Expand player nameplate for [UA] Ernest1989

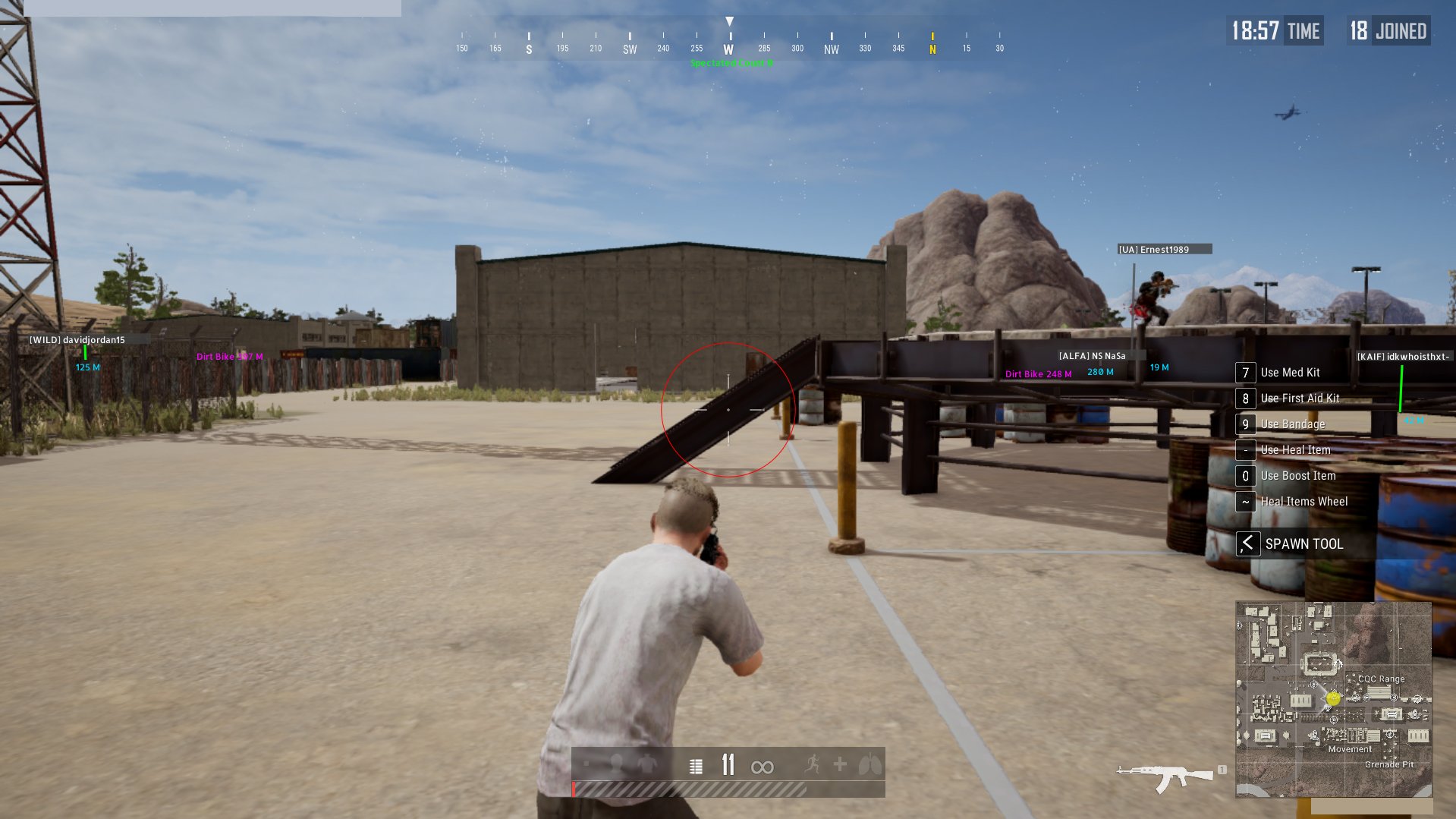(x=1165, y=248)
